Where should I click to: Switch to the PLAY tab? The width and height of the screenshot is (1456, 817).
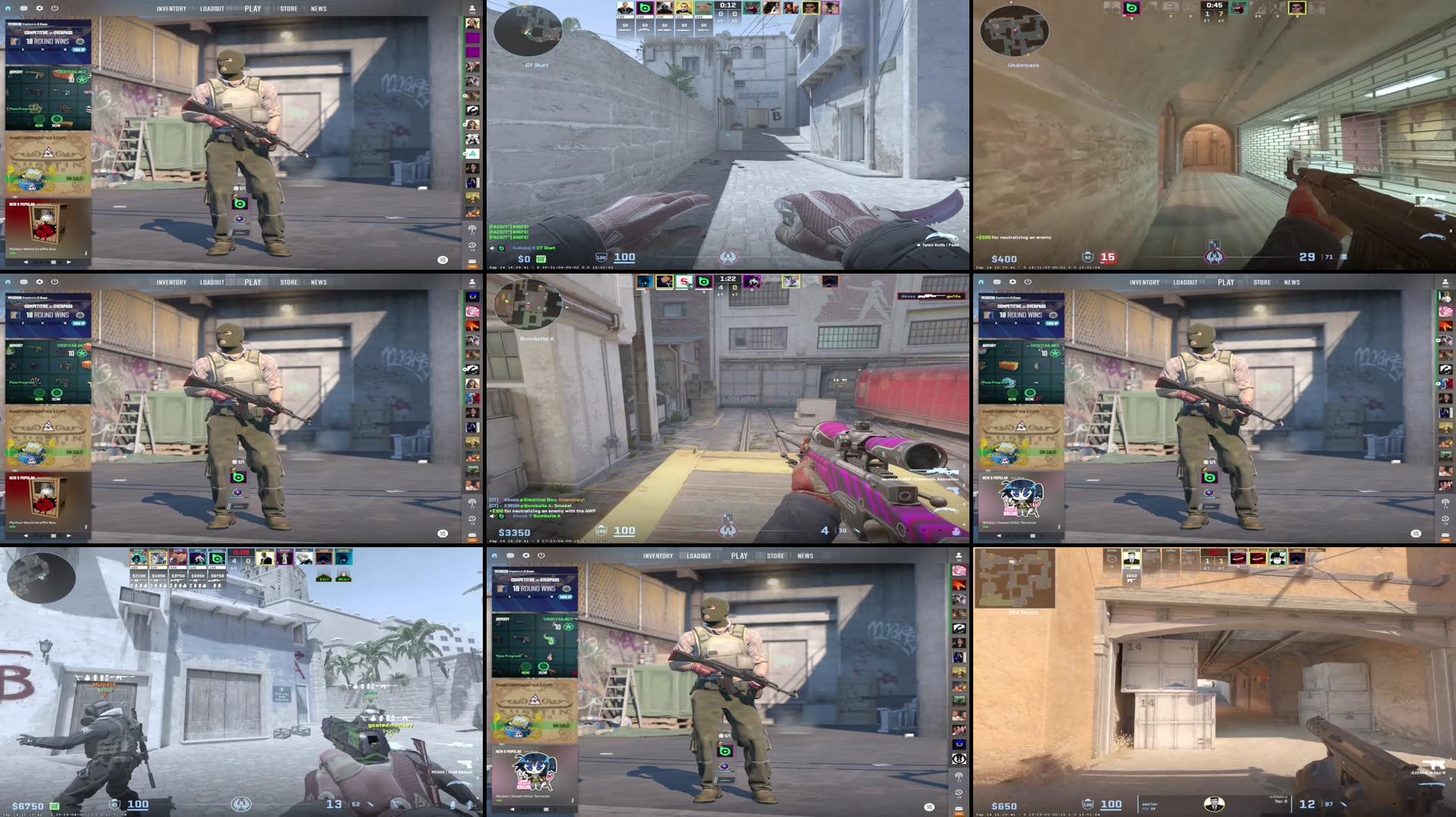pyautogui.click(x=252, y=8)
